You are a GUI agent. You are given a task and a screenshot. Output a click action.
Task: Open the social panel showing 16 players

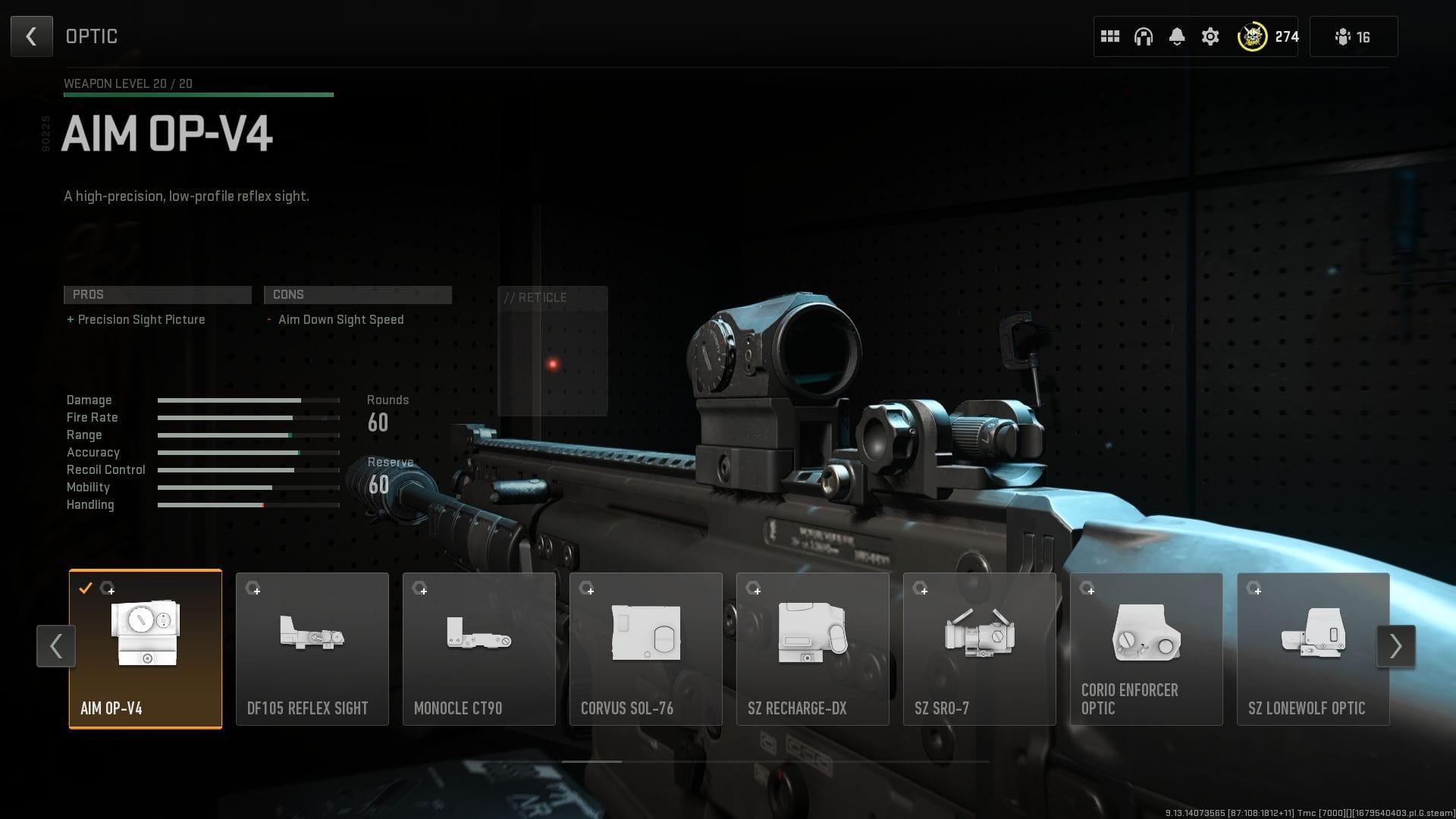click(1354, 36)
